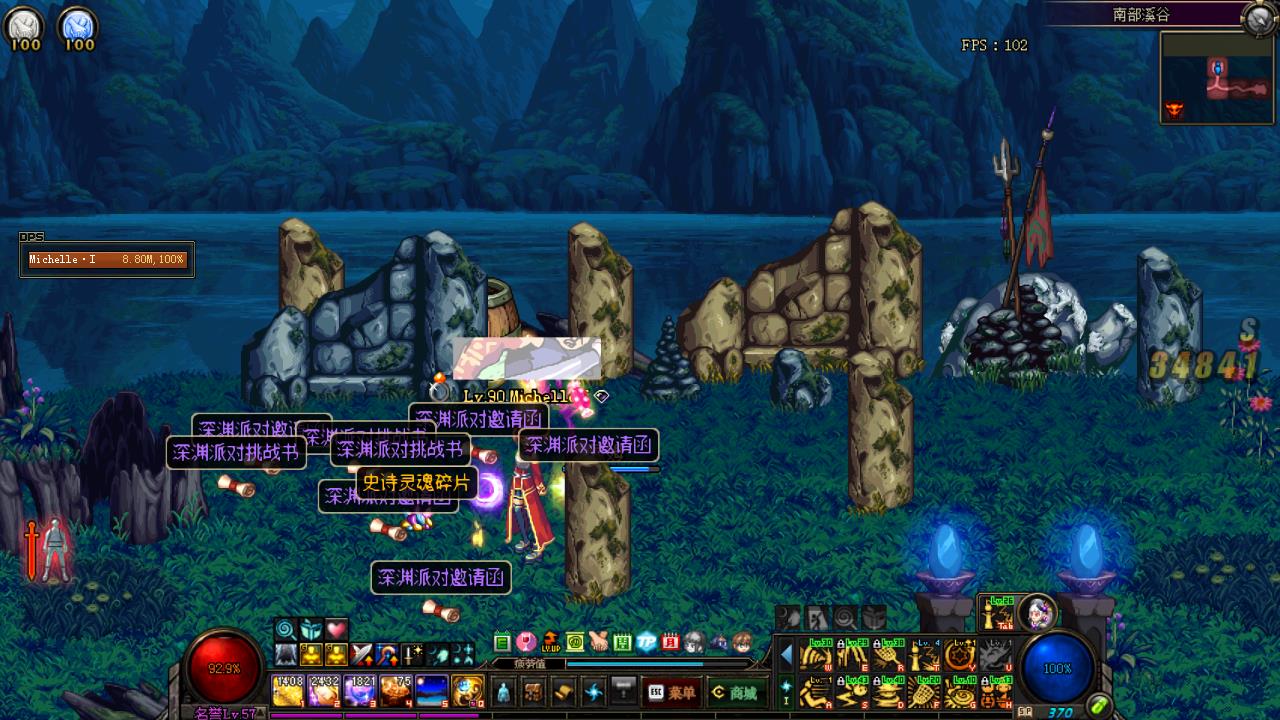Screen dimensions: 1280x720
Task: Activate the Lv.30 skill on key W
Action: pyautogui.click(x=816, y=655)
